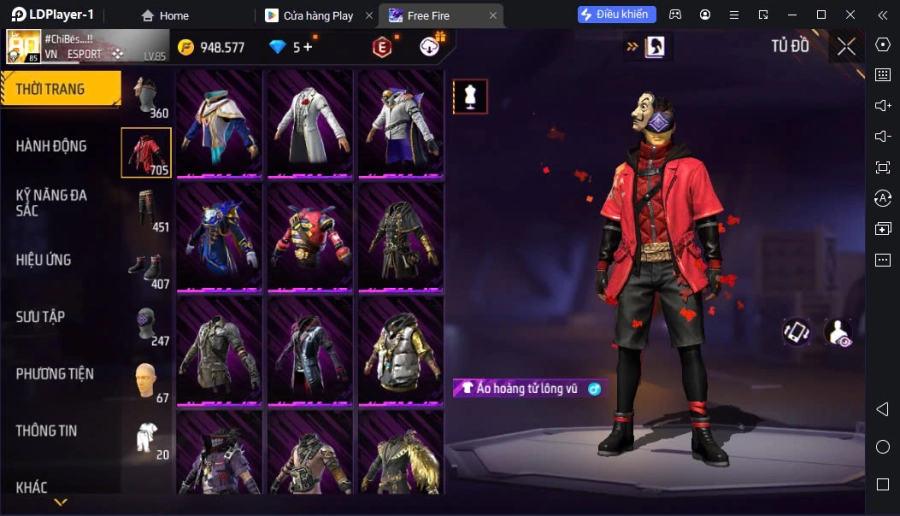Select the white coat with red tie
The height and width of the screenshot is (516, 900).
[x=308, y=121]
